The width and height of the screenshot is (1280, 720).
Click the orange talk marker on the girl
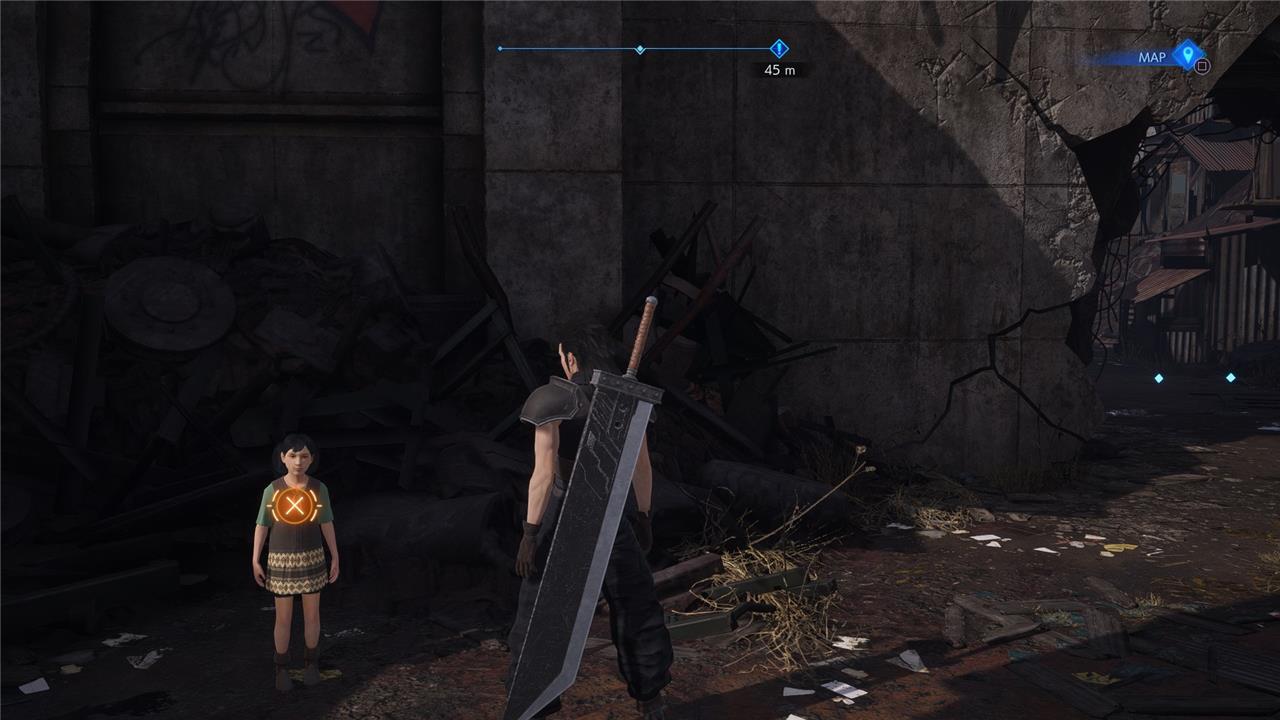click(x=293, y=507)
